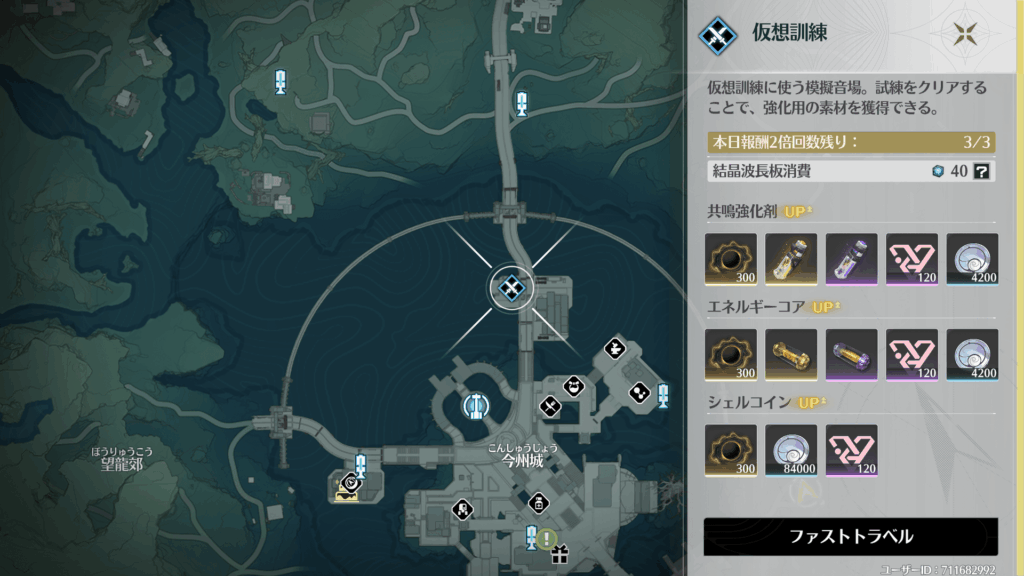Select the 84000 shell coin reward
The width and height of the screenshot is (1024, 576).
(x=791, y=451)
